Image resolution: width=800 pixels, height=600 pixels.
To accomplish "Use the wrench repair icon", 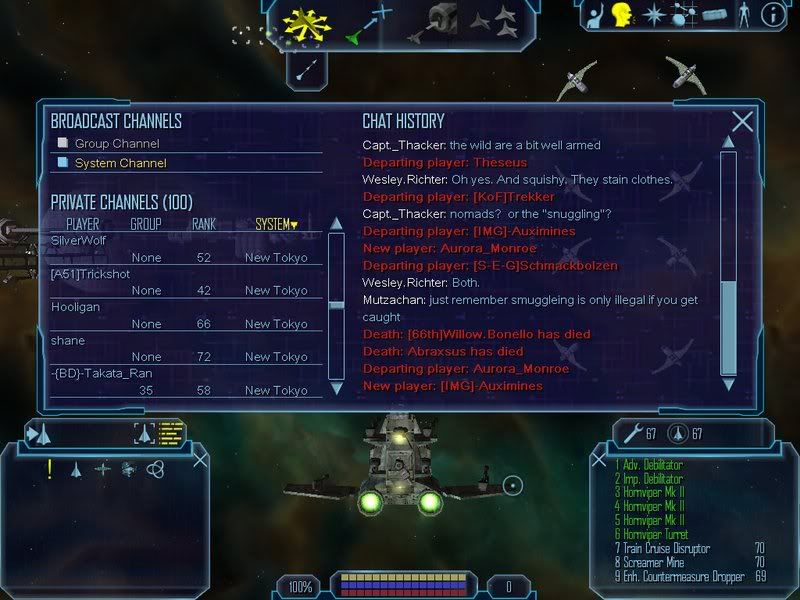I will click(x=632, y=432).
